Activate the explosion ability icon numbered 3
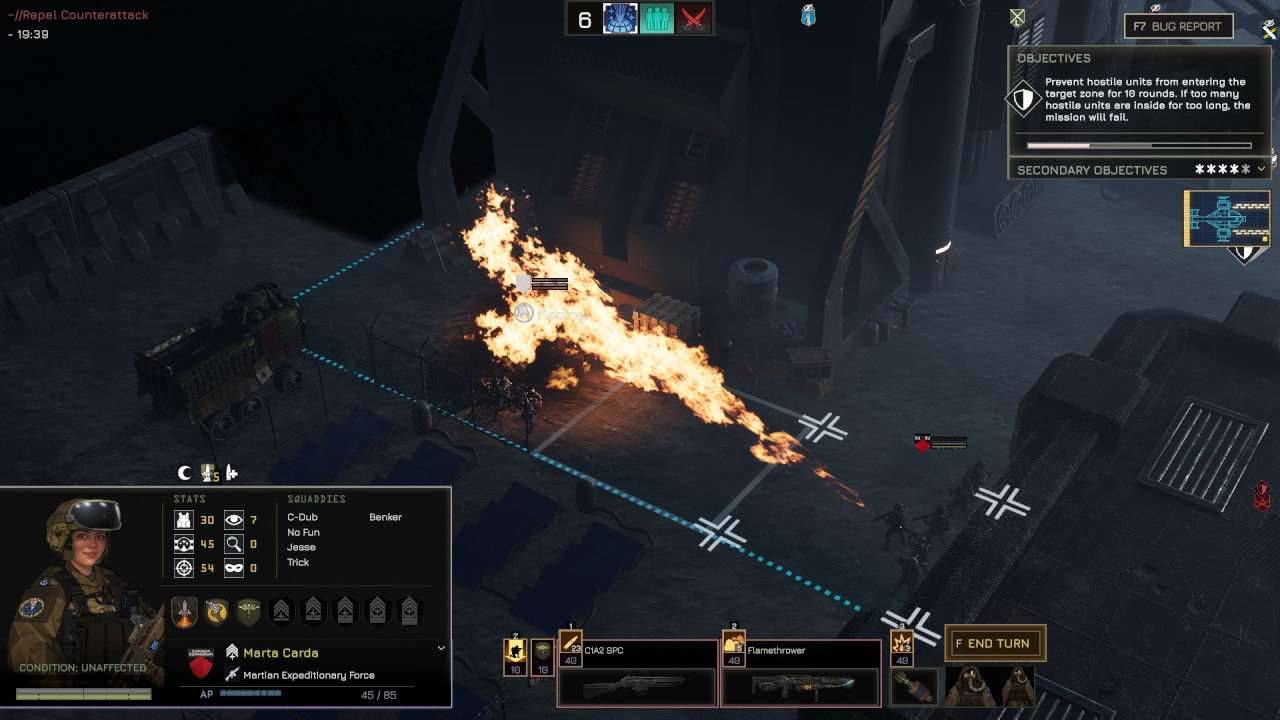Screen dimensions: 1280x720 (903, 647)
